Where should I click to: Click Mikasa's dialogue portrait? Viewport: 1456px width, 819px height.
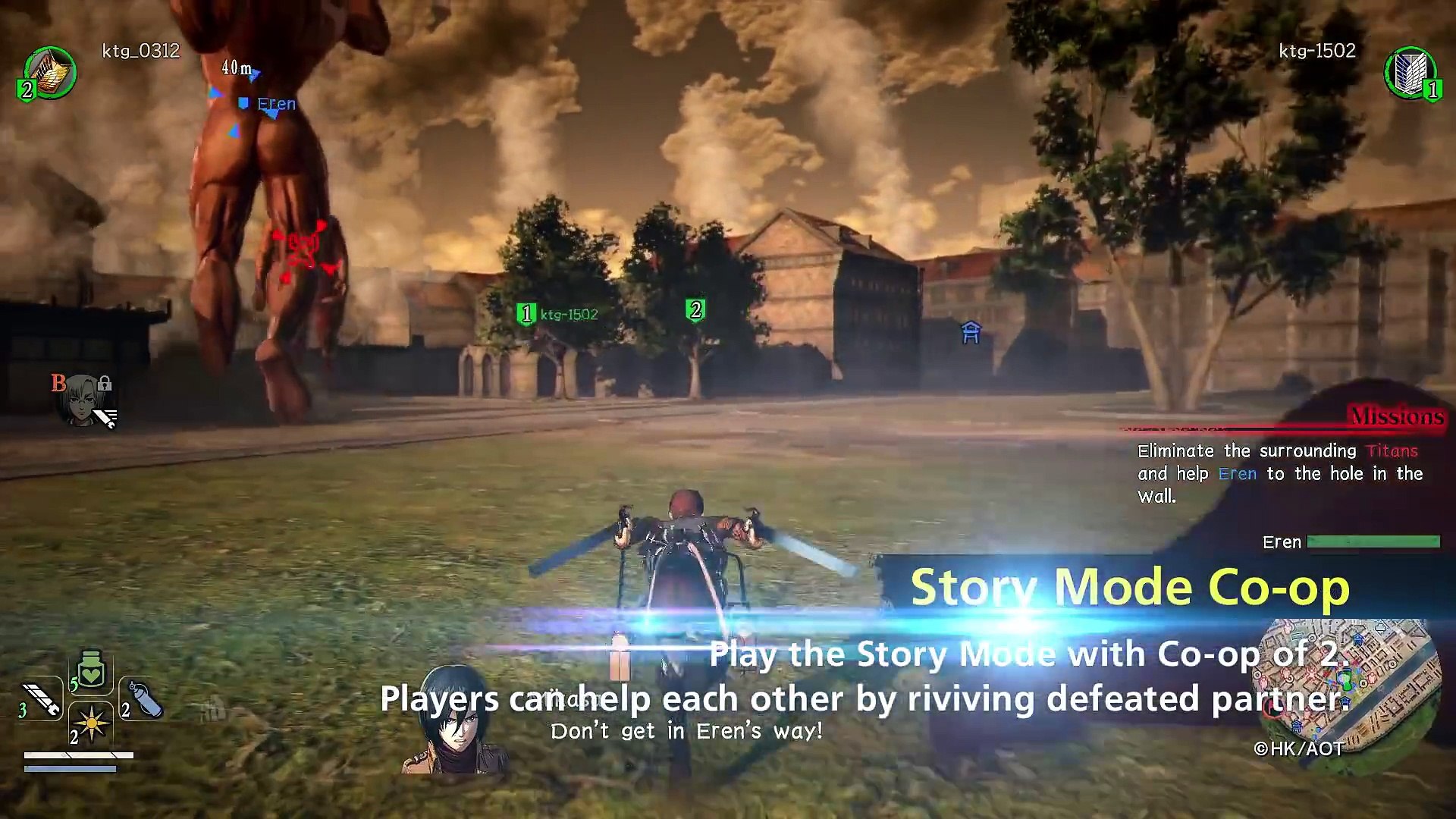point(453,720)
